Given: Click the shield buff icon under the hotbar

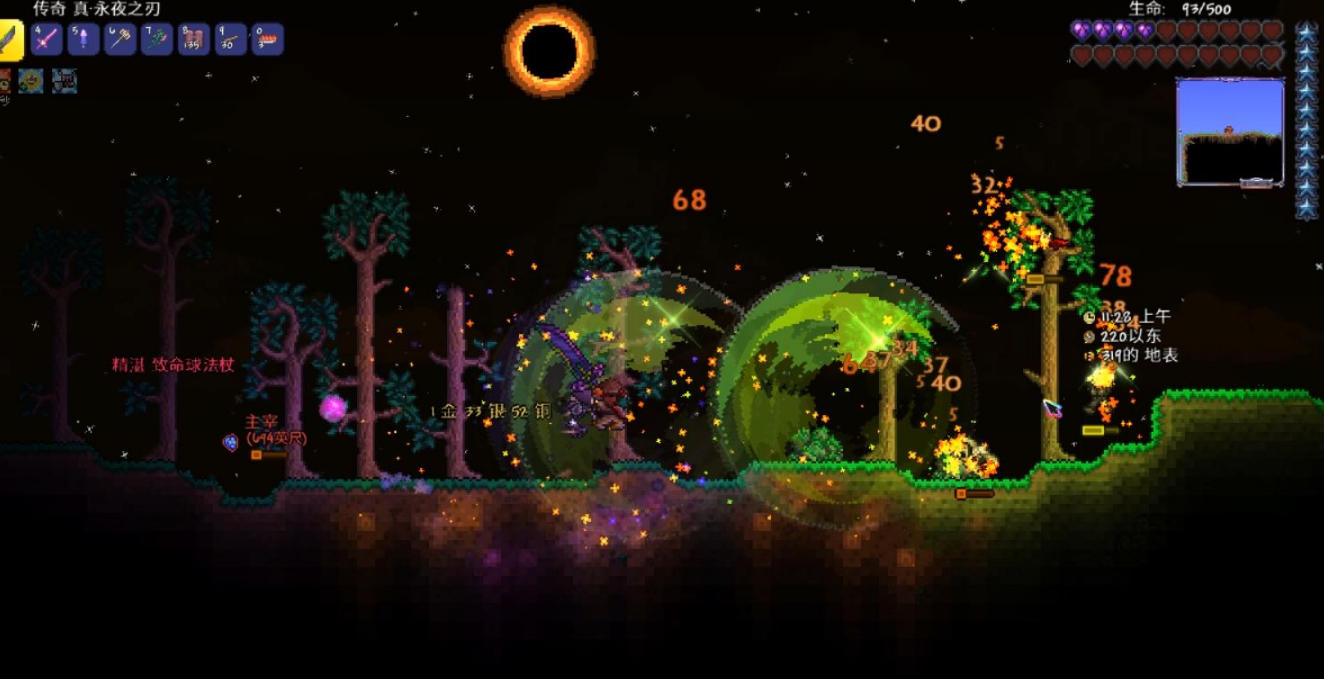Looking at the screenshot, I should click(x=65, y=81).
